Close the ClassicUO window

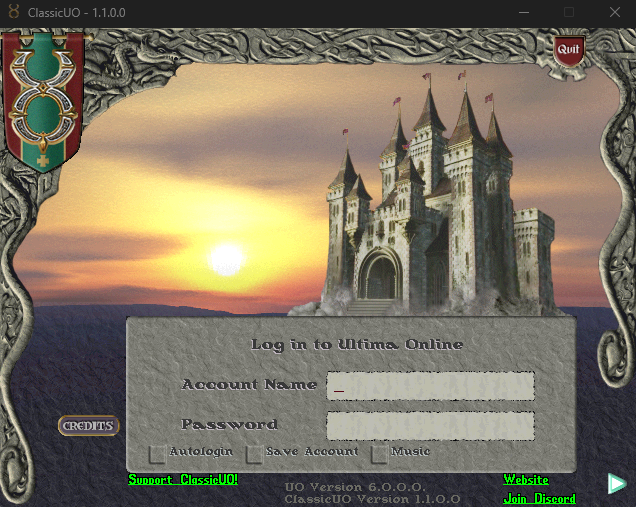[x=613, y=13]
